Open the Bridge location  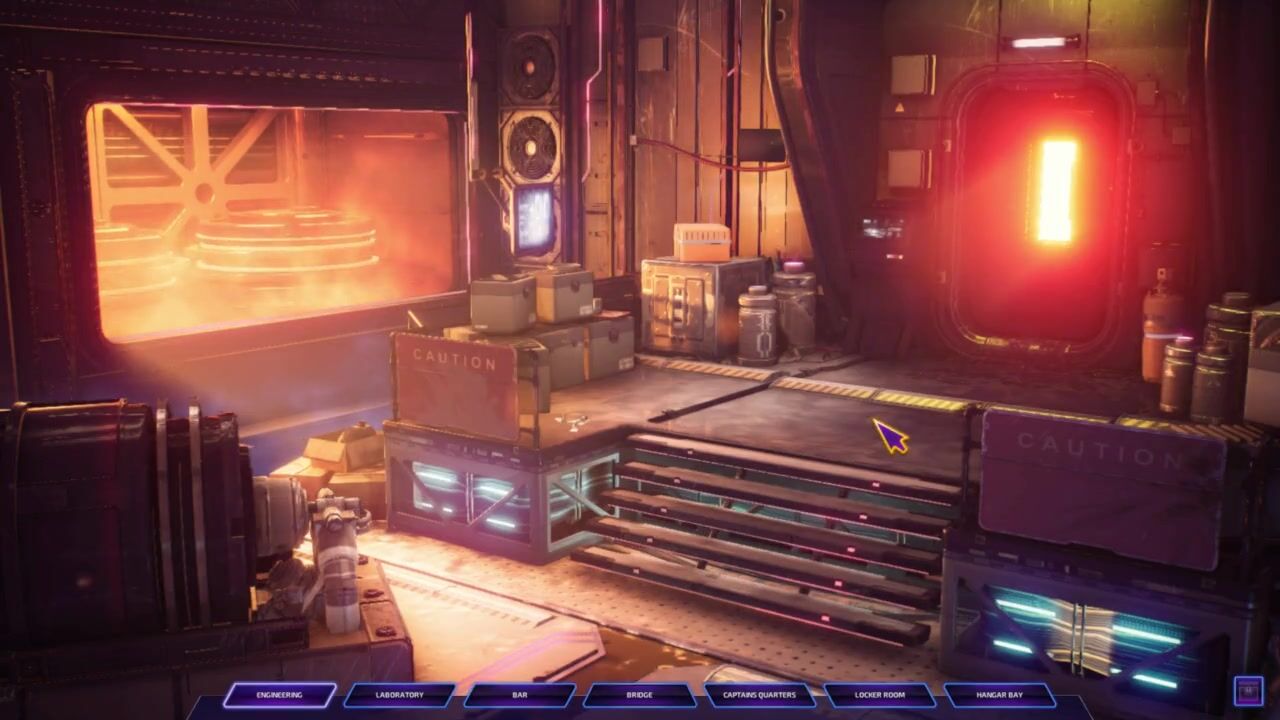(x=639, y=695)
